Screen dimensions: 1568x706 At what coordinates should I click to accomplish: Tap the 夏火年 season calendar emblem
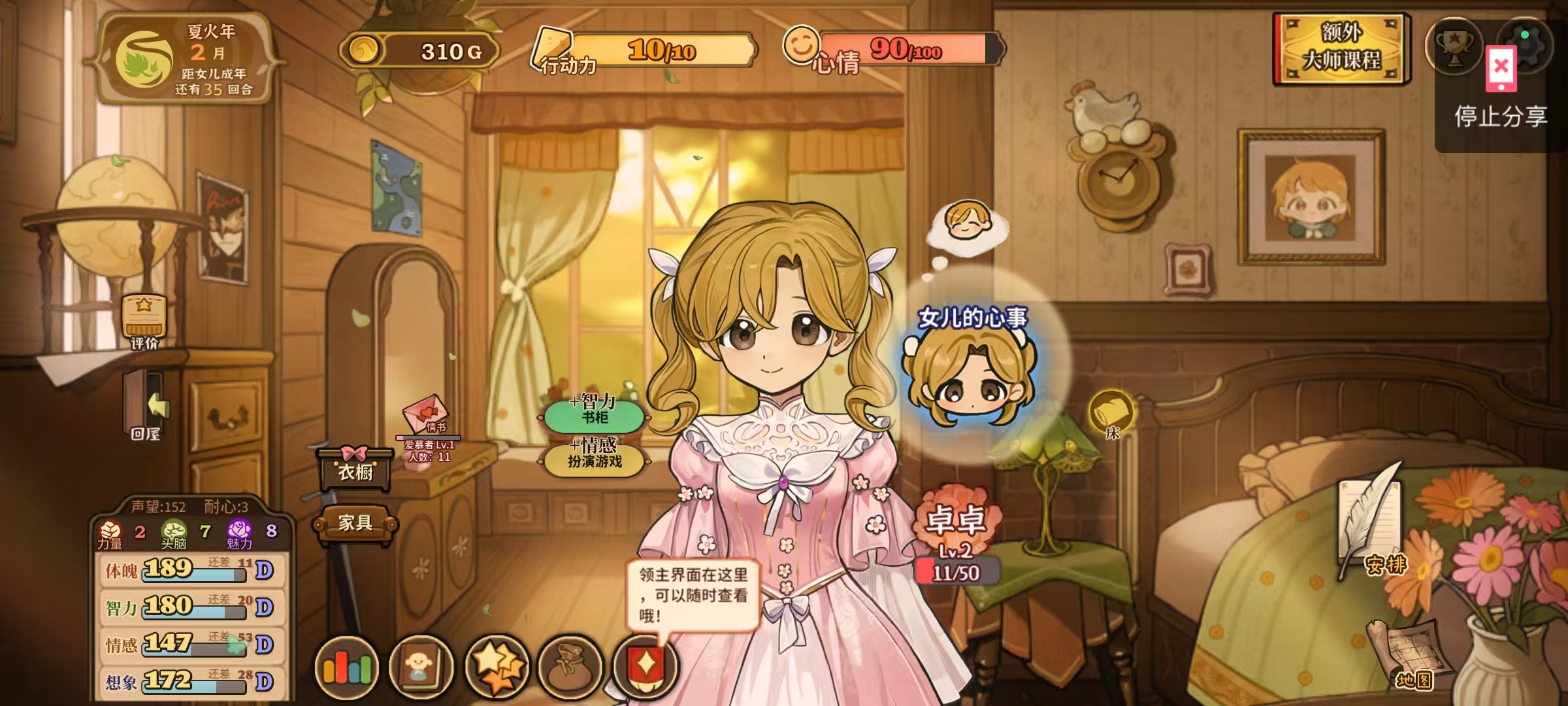pos(144,60)
